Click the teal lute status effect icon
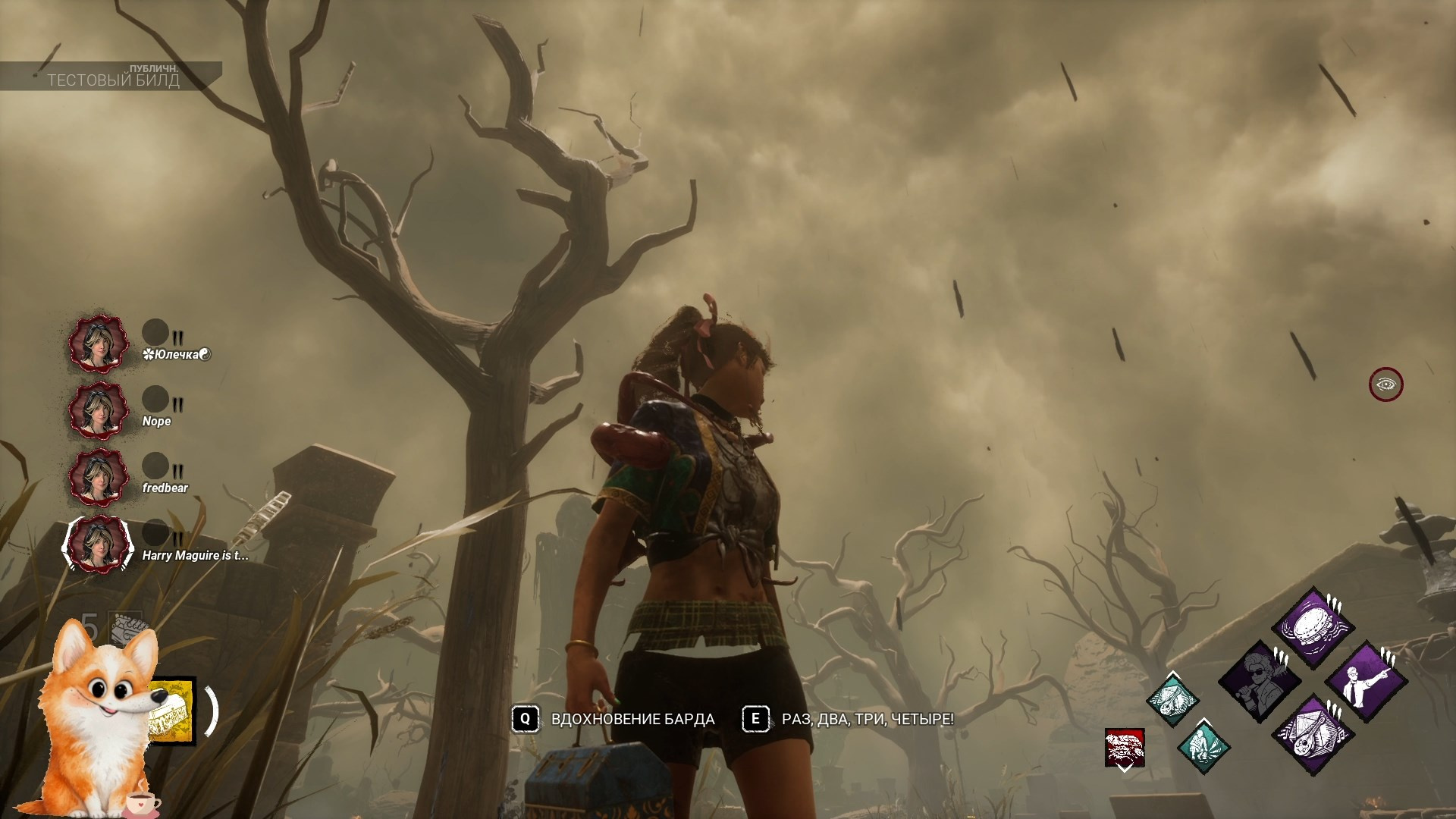The image size is (1456, 819). coord(1172,698)
